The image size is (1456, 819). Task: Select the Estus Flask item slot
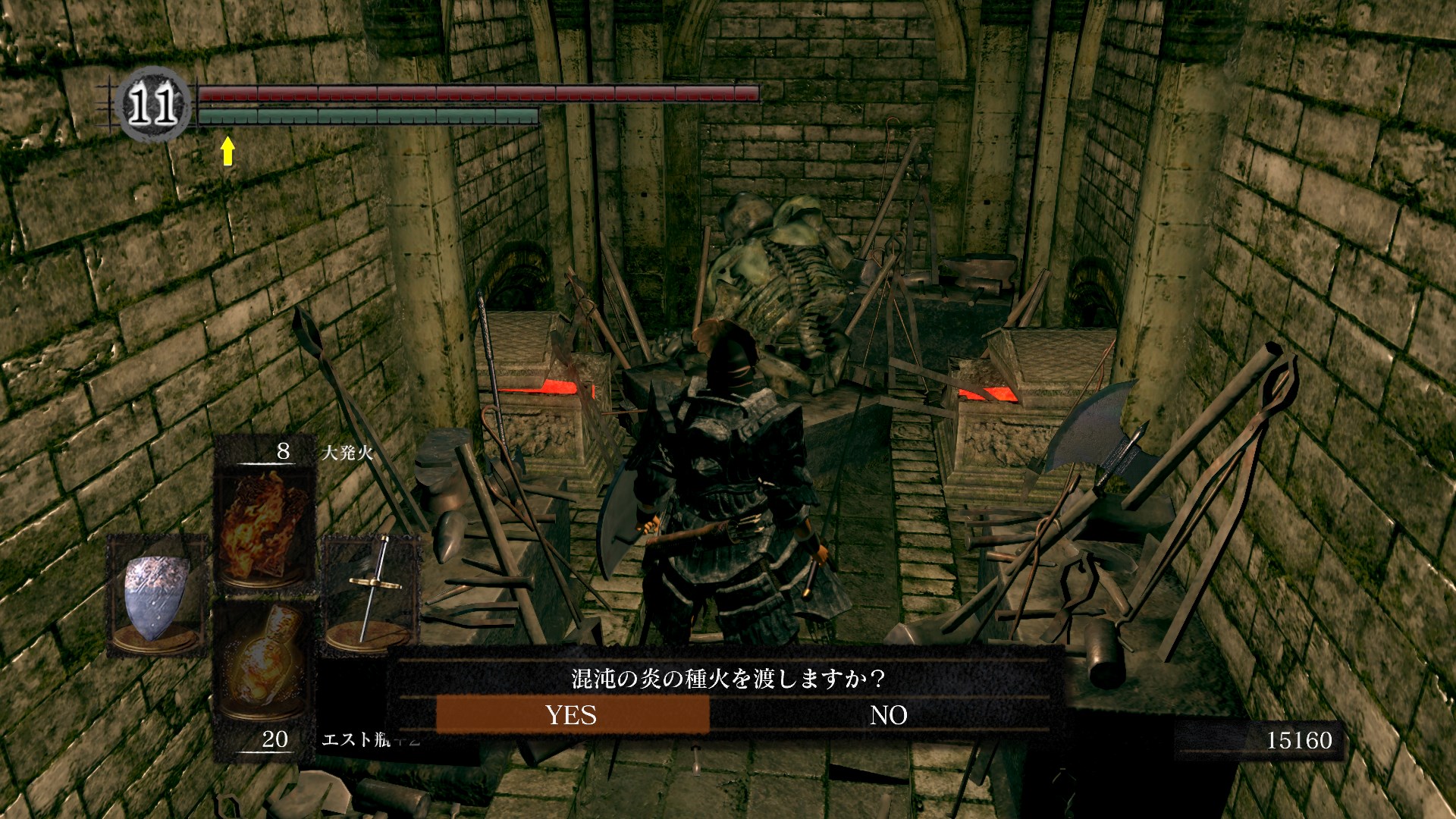[263, 667]
